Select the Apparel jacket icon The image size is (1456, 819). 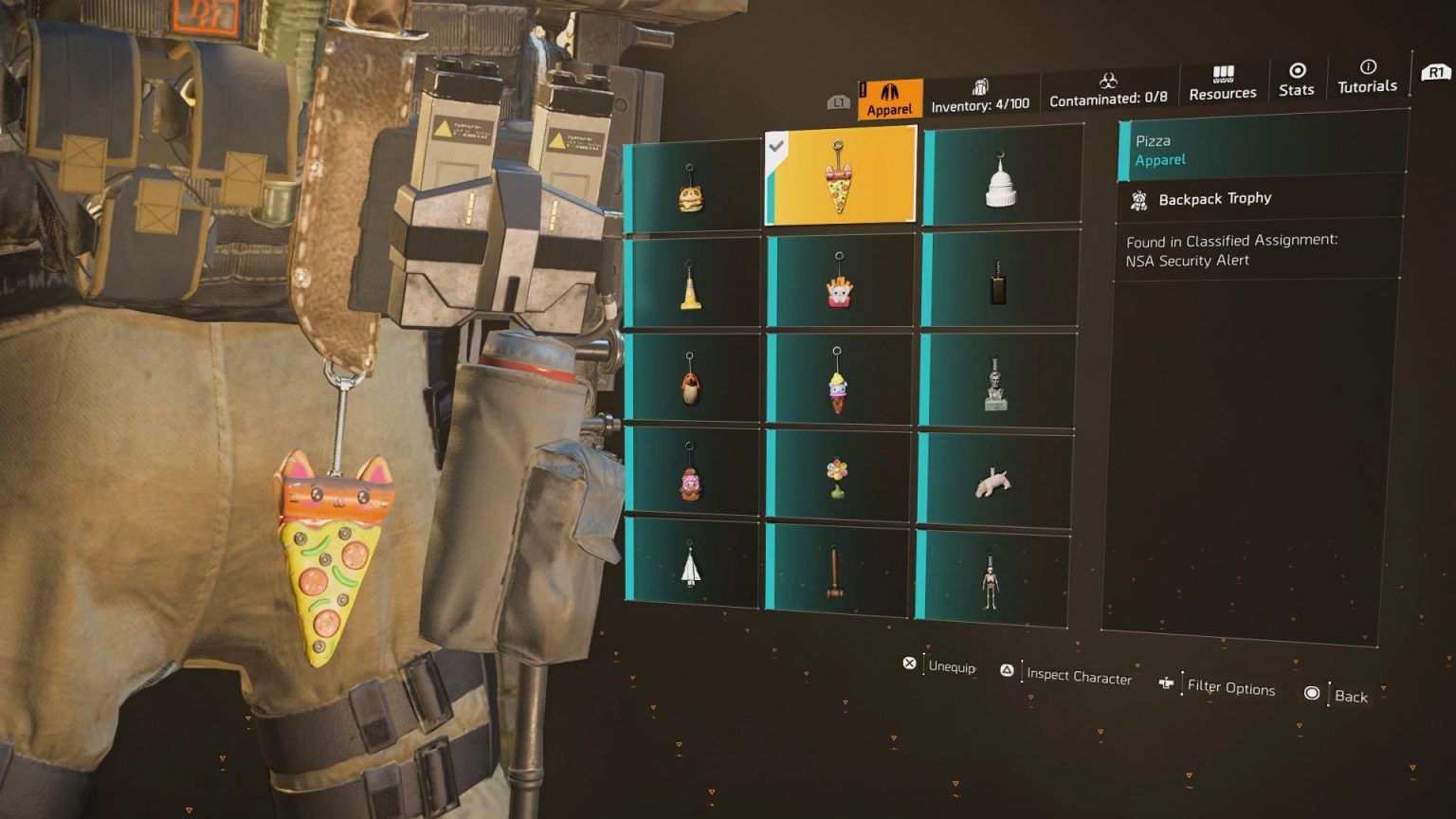click(x=889, y=92)
